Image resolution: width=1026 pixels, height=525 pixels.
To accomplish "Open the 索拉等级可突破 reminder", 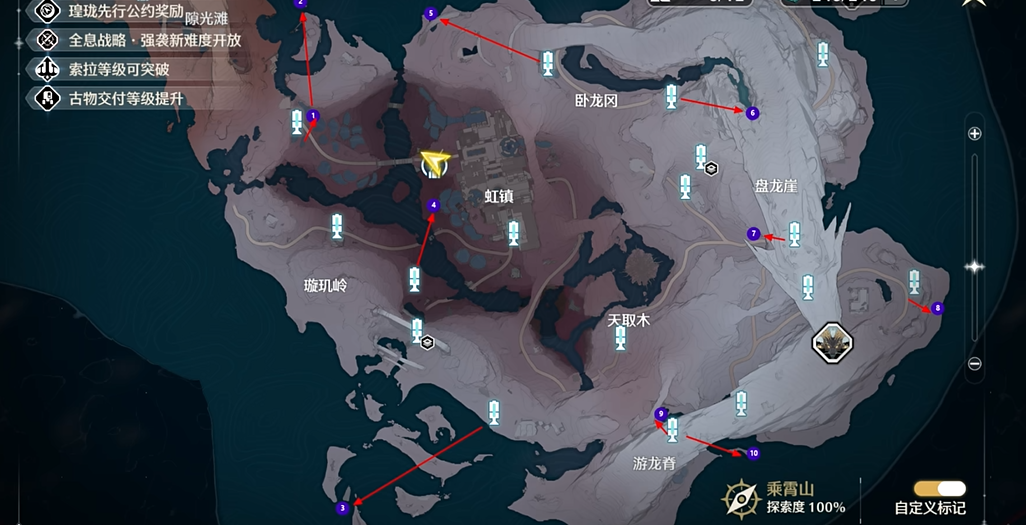I will coord(102,69).
